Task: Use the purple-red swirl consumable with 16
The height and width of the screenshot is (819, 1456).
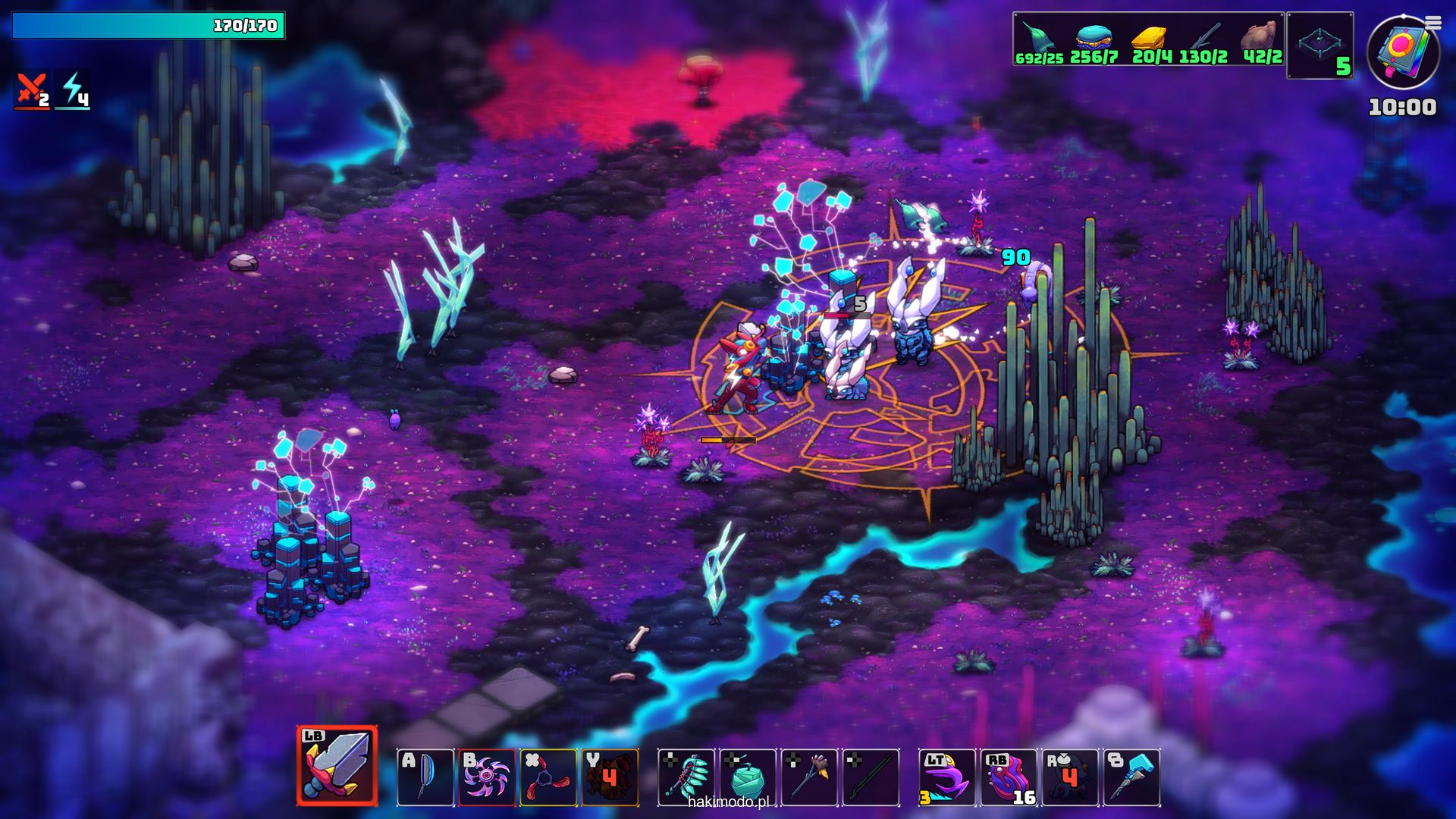Action: click(1009, 777)
